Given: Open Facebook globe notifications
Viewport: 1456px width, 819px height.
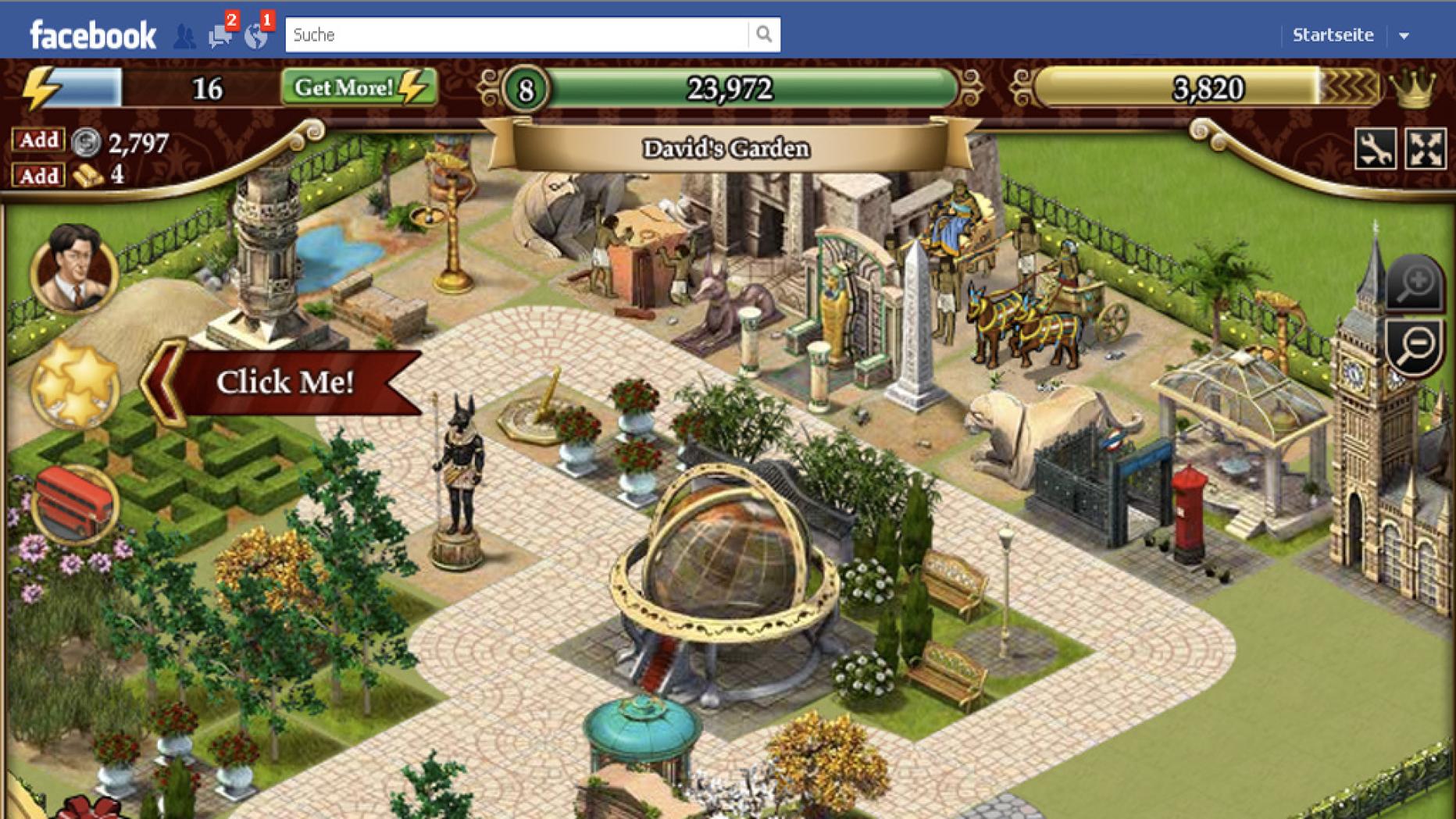Looking at the screenshot, I should [x=256, y=35].
